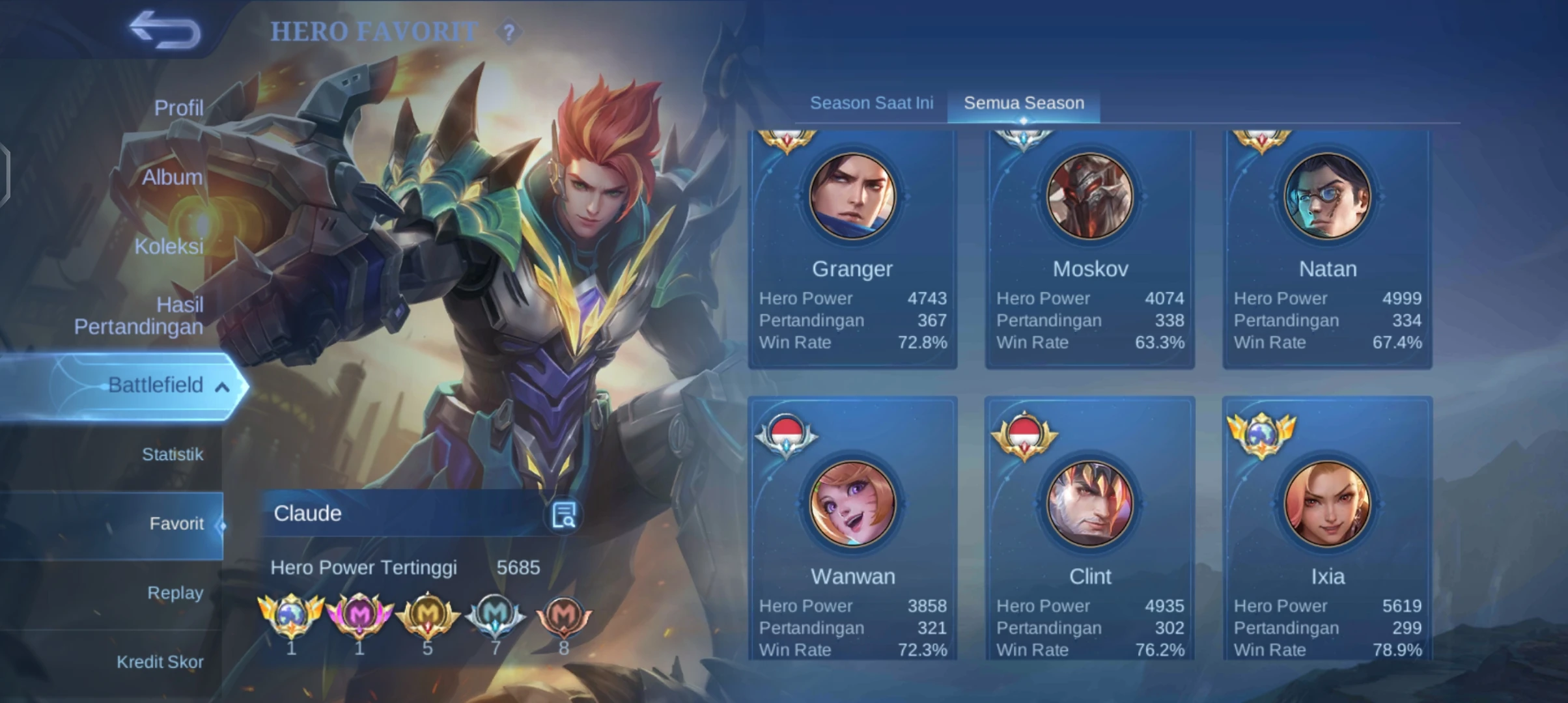Go to the Koleksi menu
The height and width of the screenshot is (703, 1568).
[169, 246]
